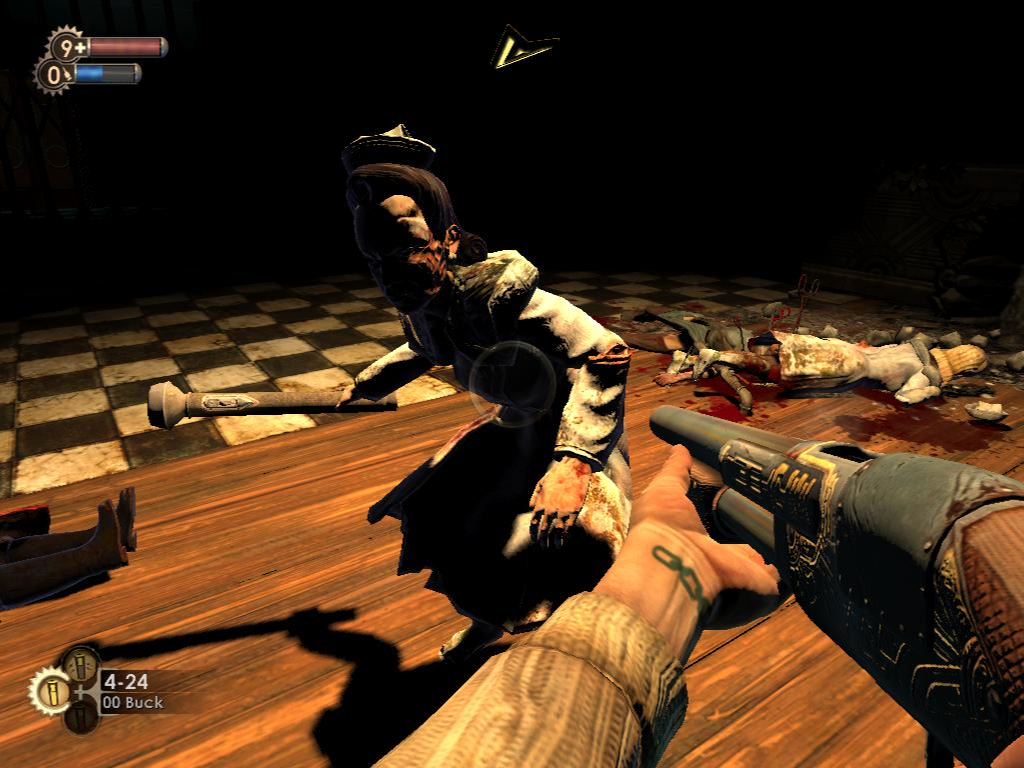Use a first aid kit from the 9+ icon
Image resolution: width=1024 pixels, height=768 pixels.
(68, 46)
